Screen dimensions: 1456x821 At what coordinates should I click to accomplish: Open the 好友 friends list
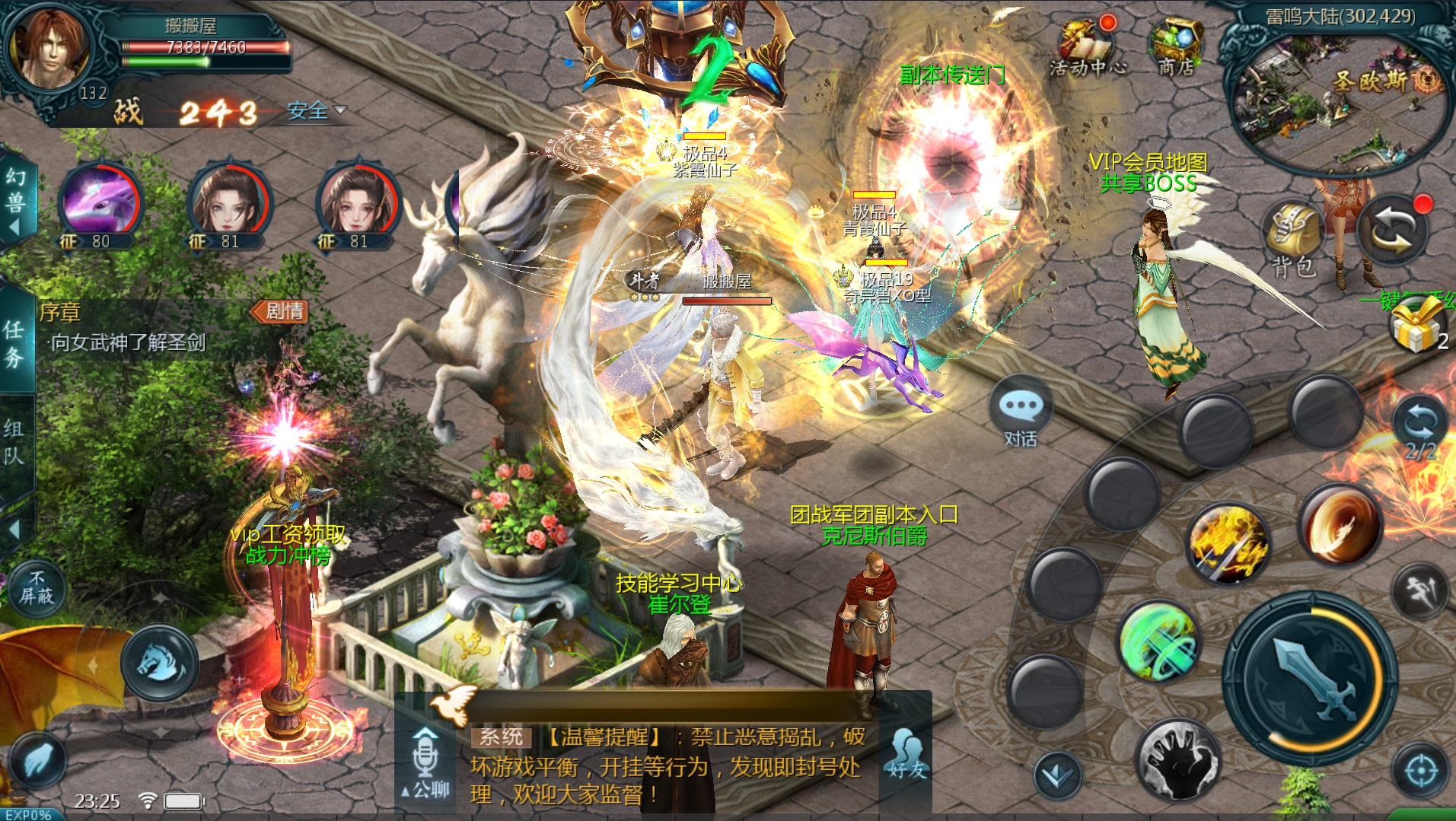coord(906,756)
